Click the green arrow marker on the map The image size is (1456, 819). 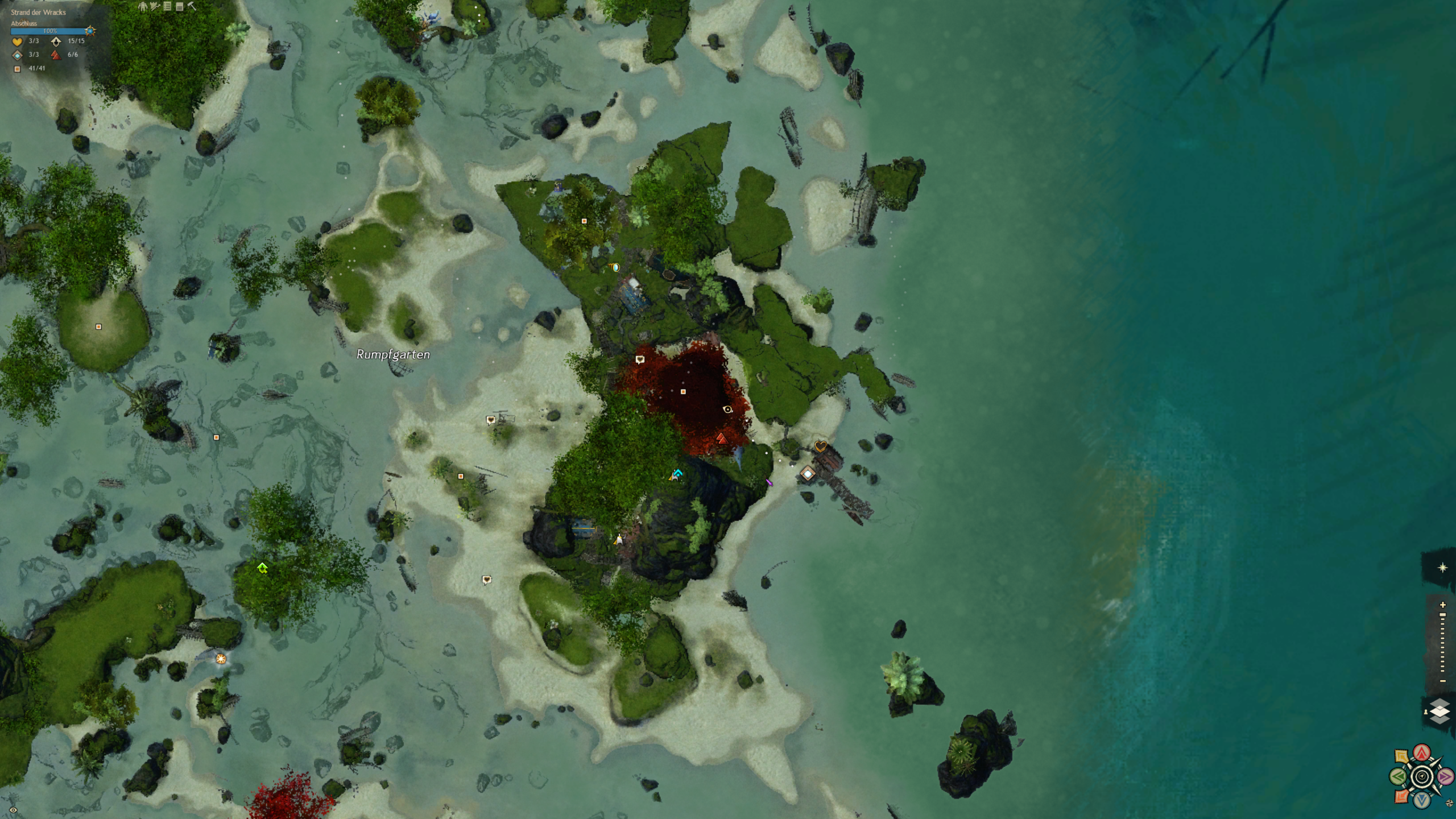click(x=262, y=568)
